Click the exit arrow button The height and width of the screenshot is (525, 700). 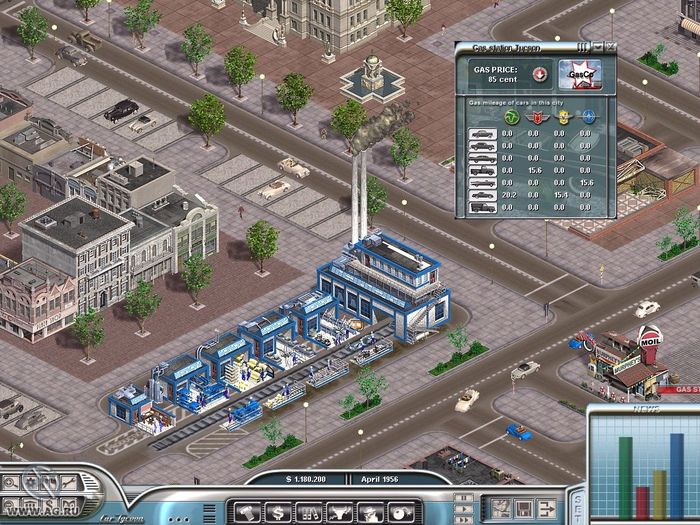point(547,509)
